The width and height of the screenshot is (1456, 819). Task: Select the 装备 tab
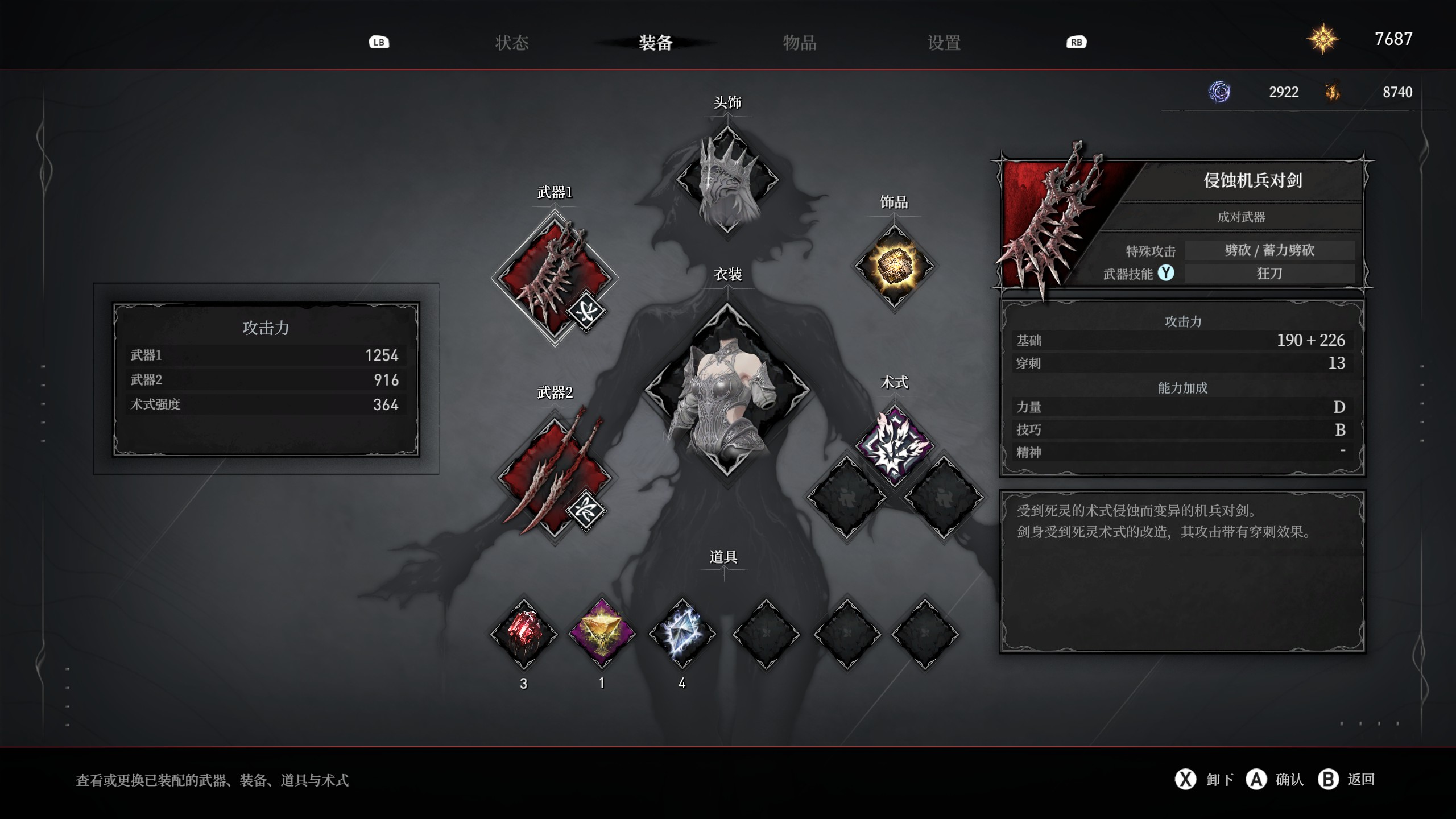[656, 43]
